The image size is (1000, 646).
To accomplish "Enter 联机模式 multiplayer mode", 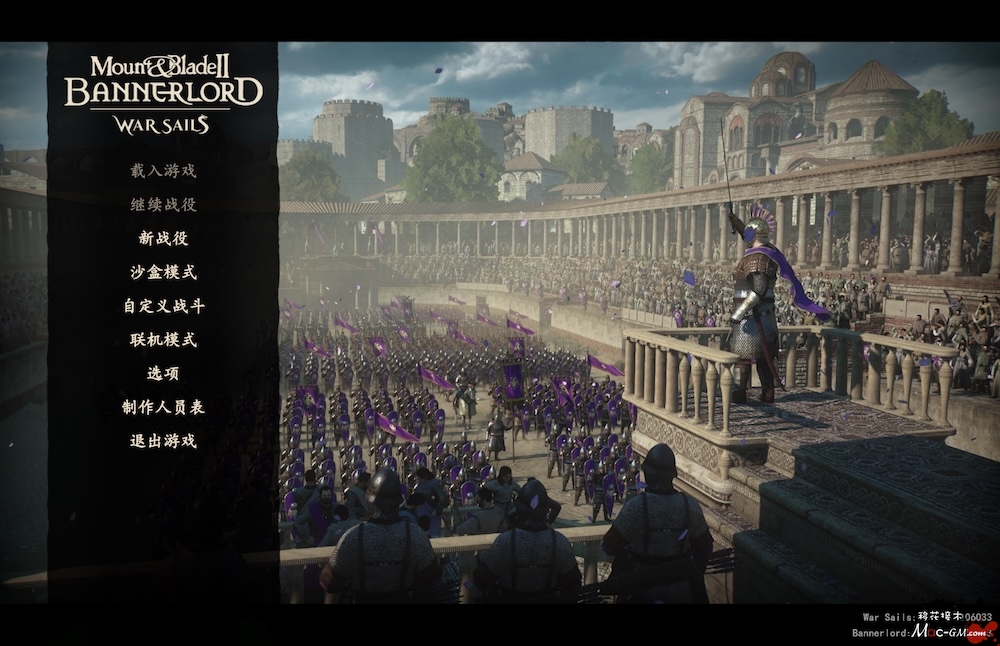I will pyautogui.click(x=163, y=340).
